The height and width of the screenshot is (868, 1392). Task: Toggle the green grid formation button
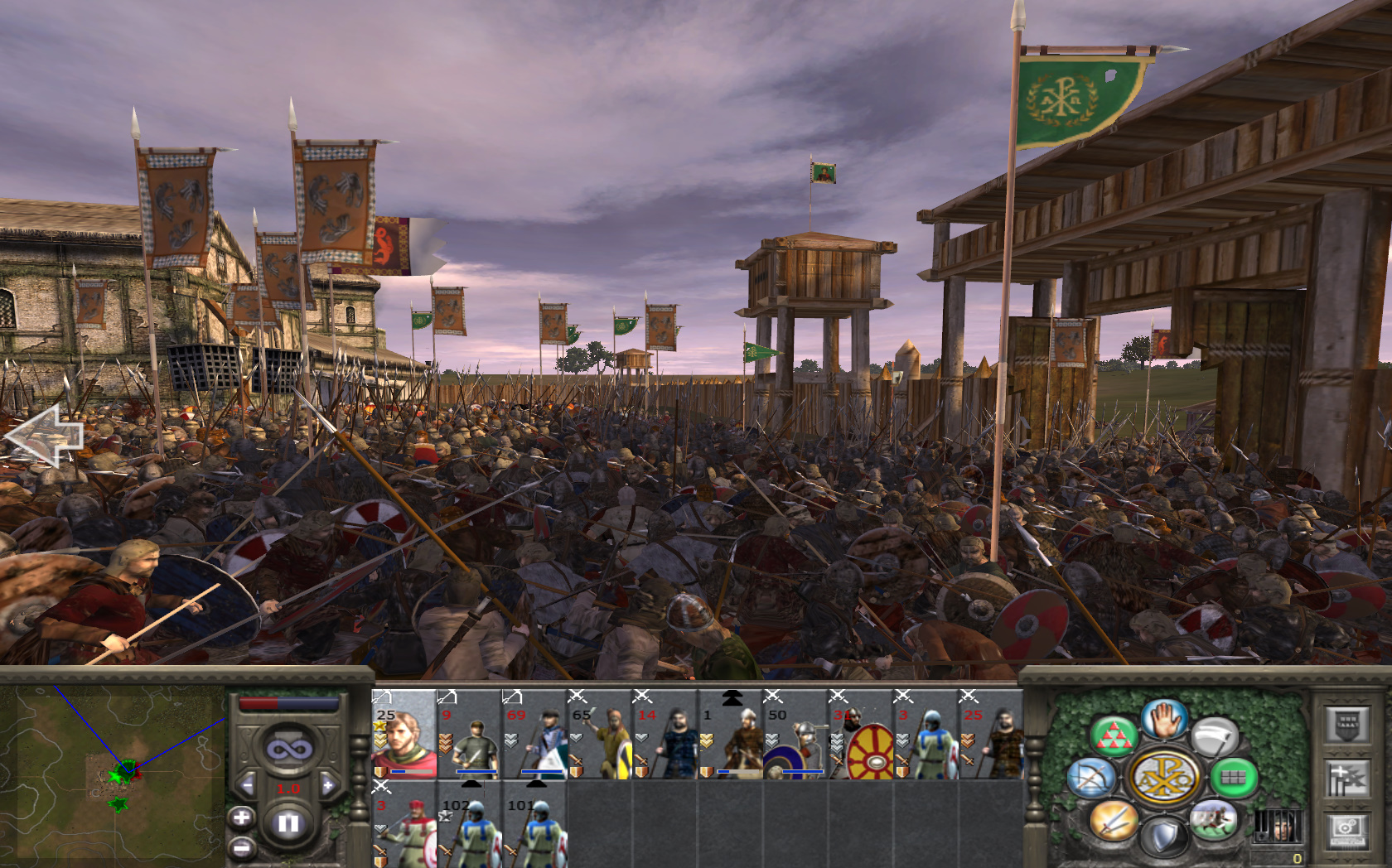tap(1234, 778)
